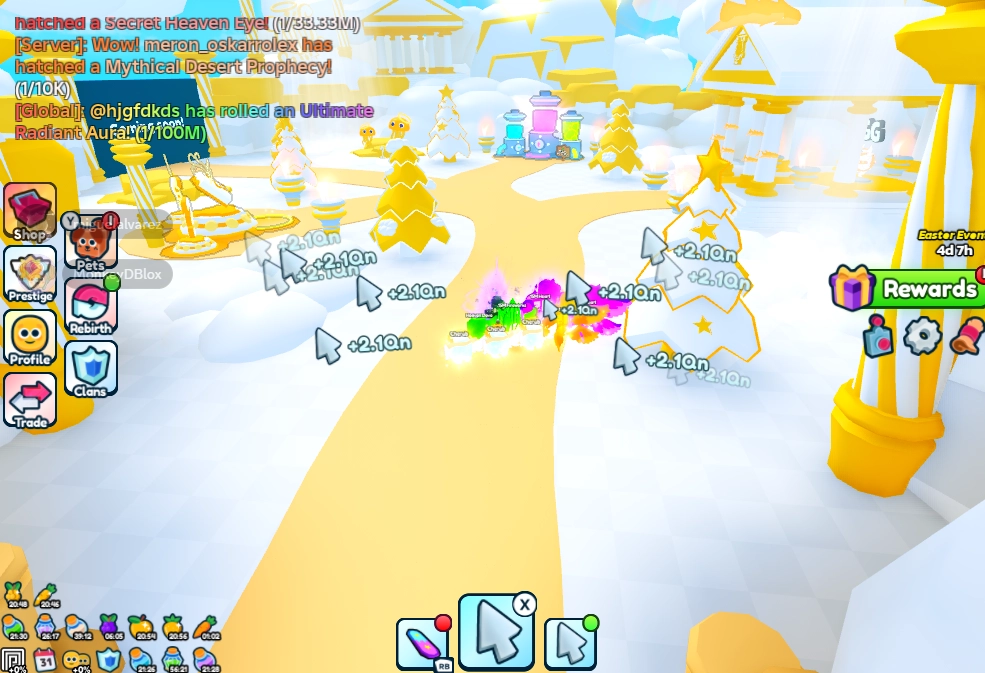
Task: Open the Prestige menu
Action: tap(30, 273)
